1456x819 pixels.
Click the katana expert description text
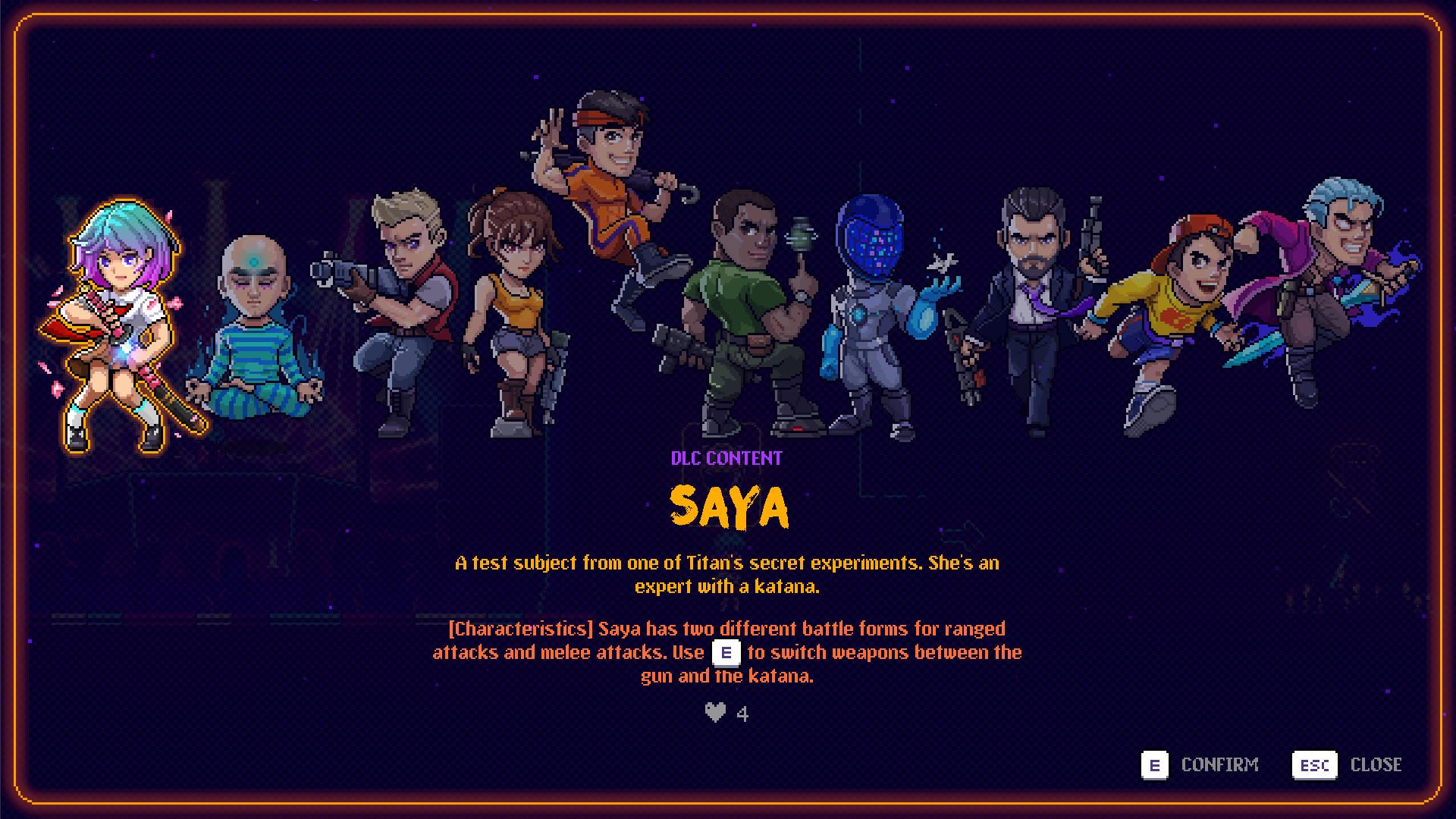click(726, 575)
